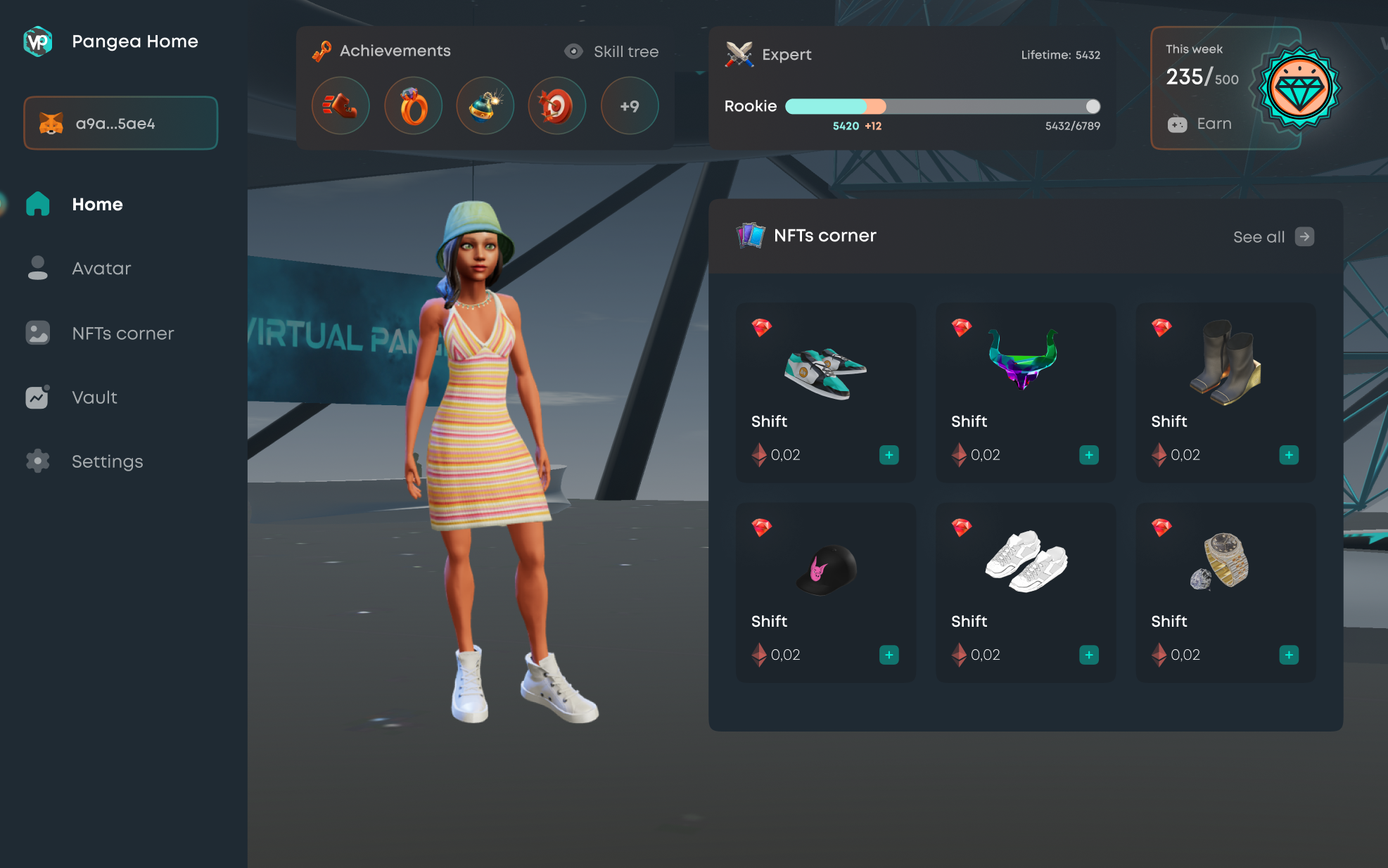Click See all in NFTs corner
The image size is (1388, 868).
click(1273, 237)
